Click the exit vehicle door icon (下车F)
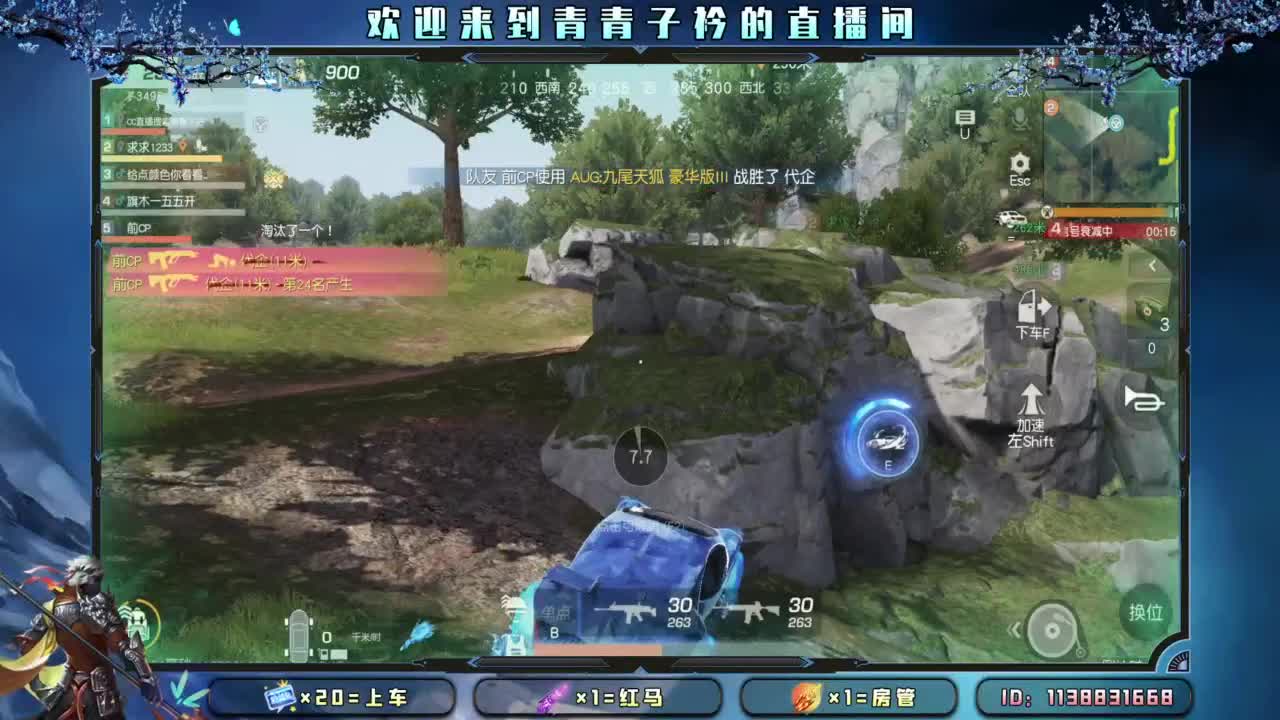1280x720 pixels. pyautogui.click(x=1030, y=306)
